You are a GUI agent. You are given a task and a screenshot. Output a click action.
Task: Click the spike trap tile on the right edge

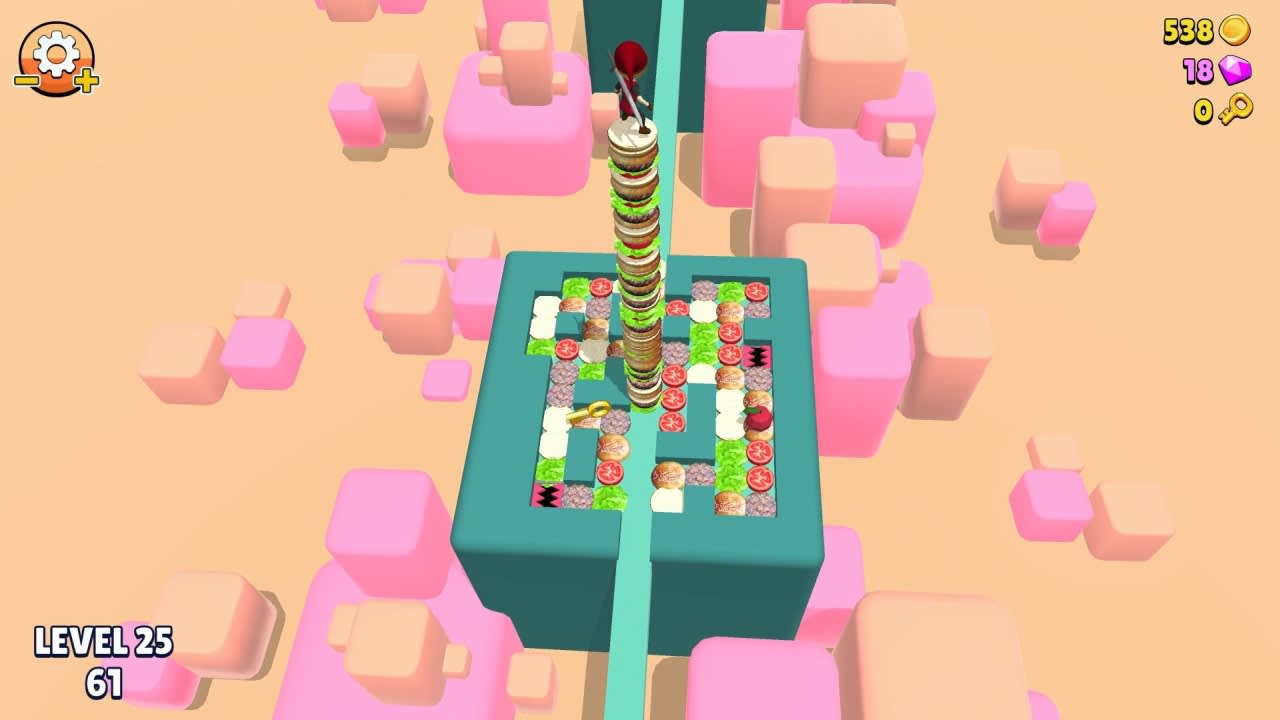coord(756,356)
